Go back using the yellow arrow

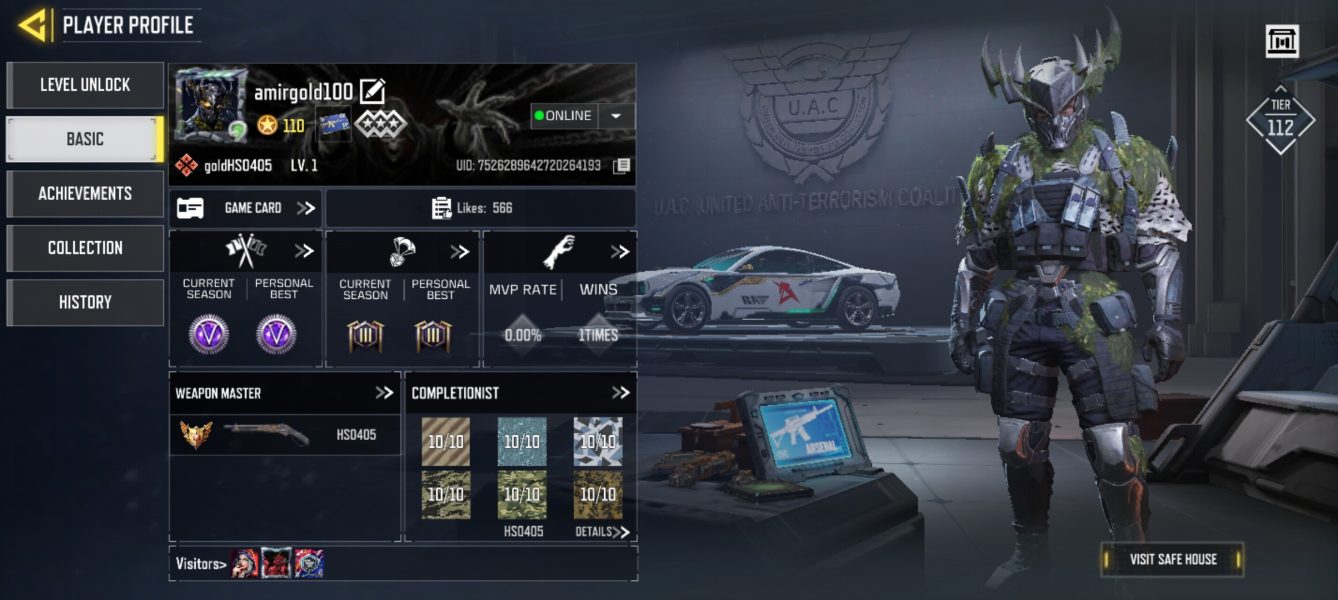33,25
